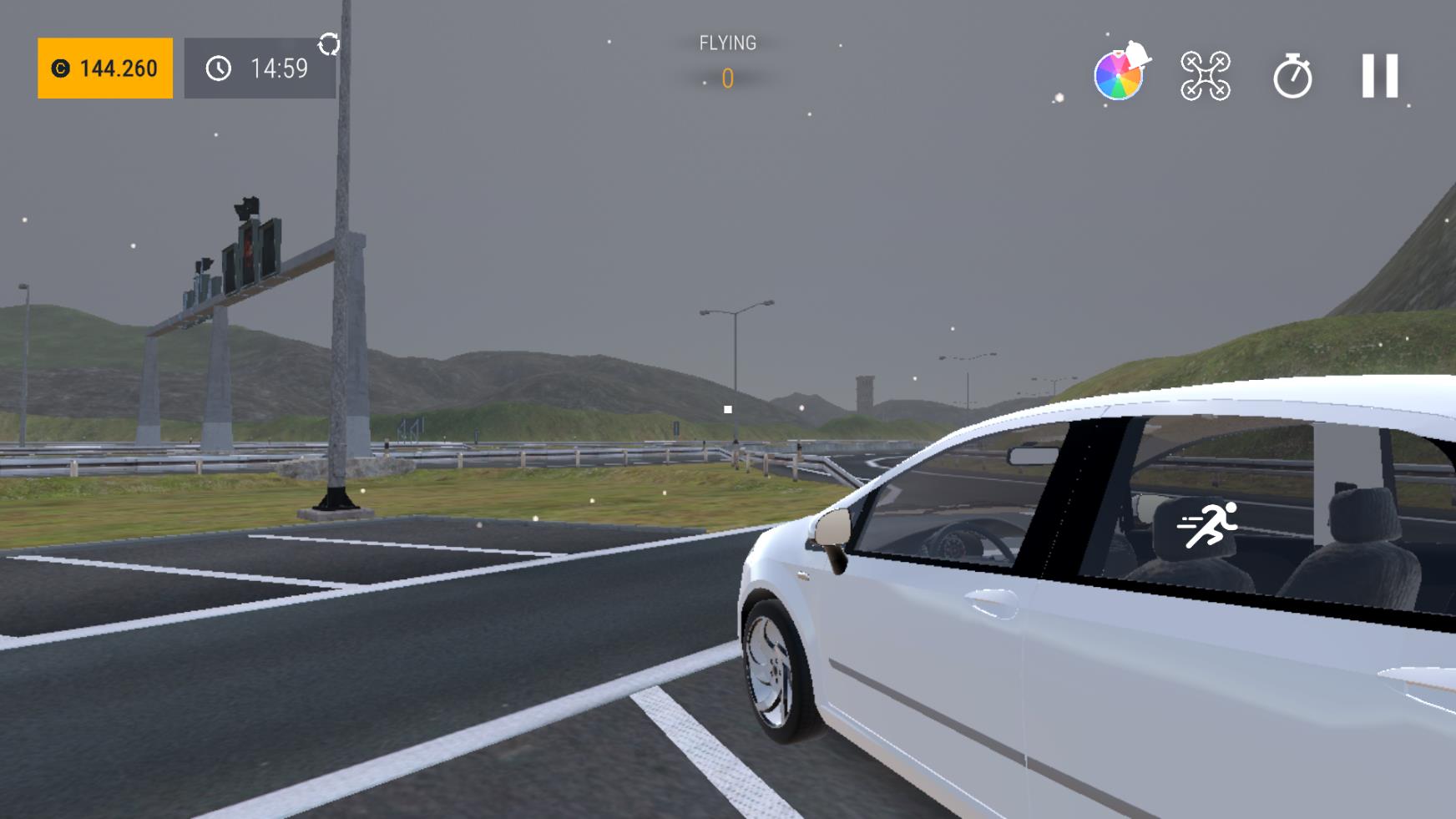Activate the drone camera icon
This screenshot has width=1456, height=819.
1206,76
